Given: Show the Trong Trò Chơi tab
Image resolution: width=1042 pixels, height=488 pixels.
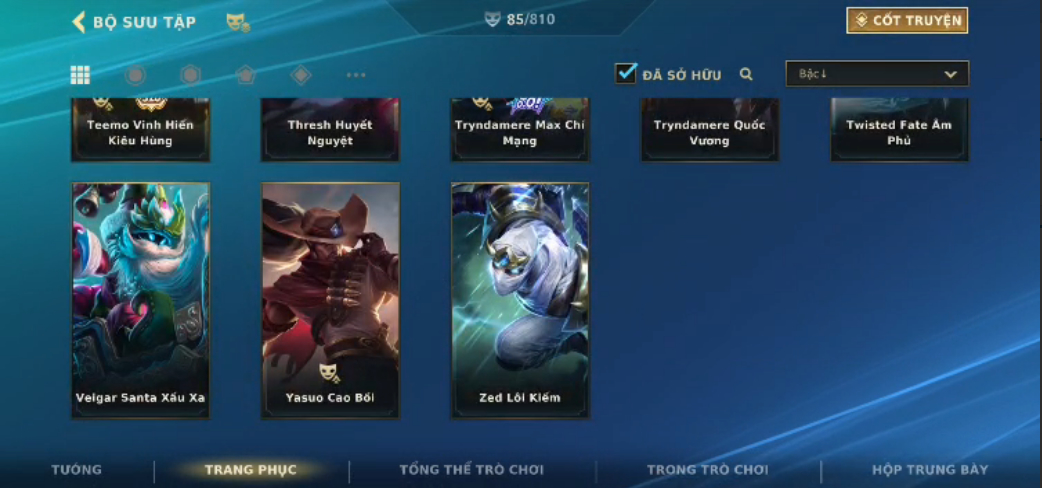Looking at the screenshot, I should pos(707,470).
